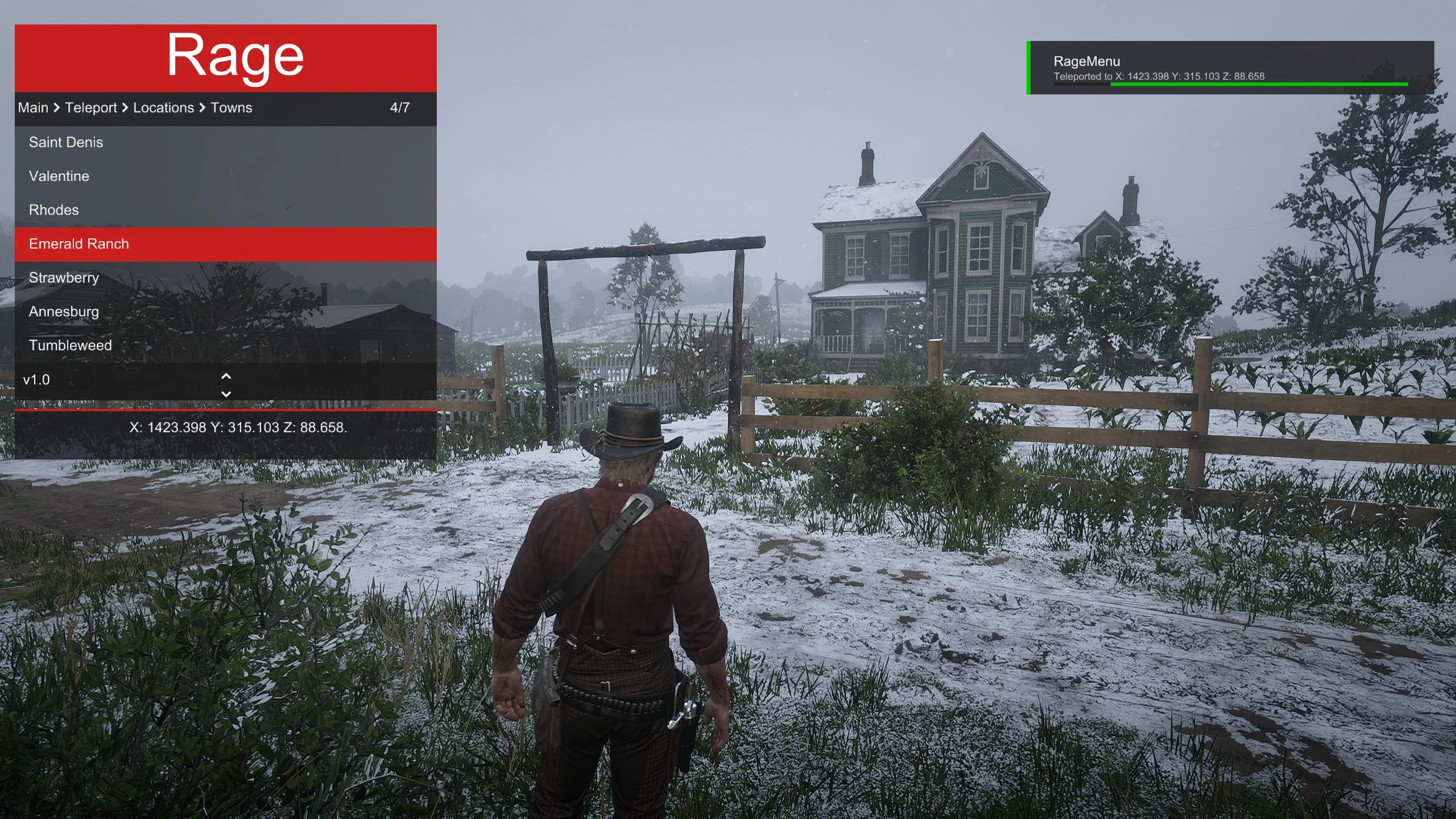
Task: Teleport to Strawberry
Action: coord(64,278)
